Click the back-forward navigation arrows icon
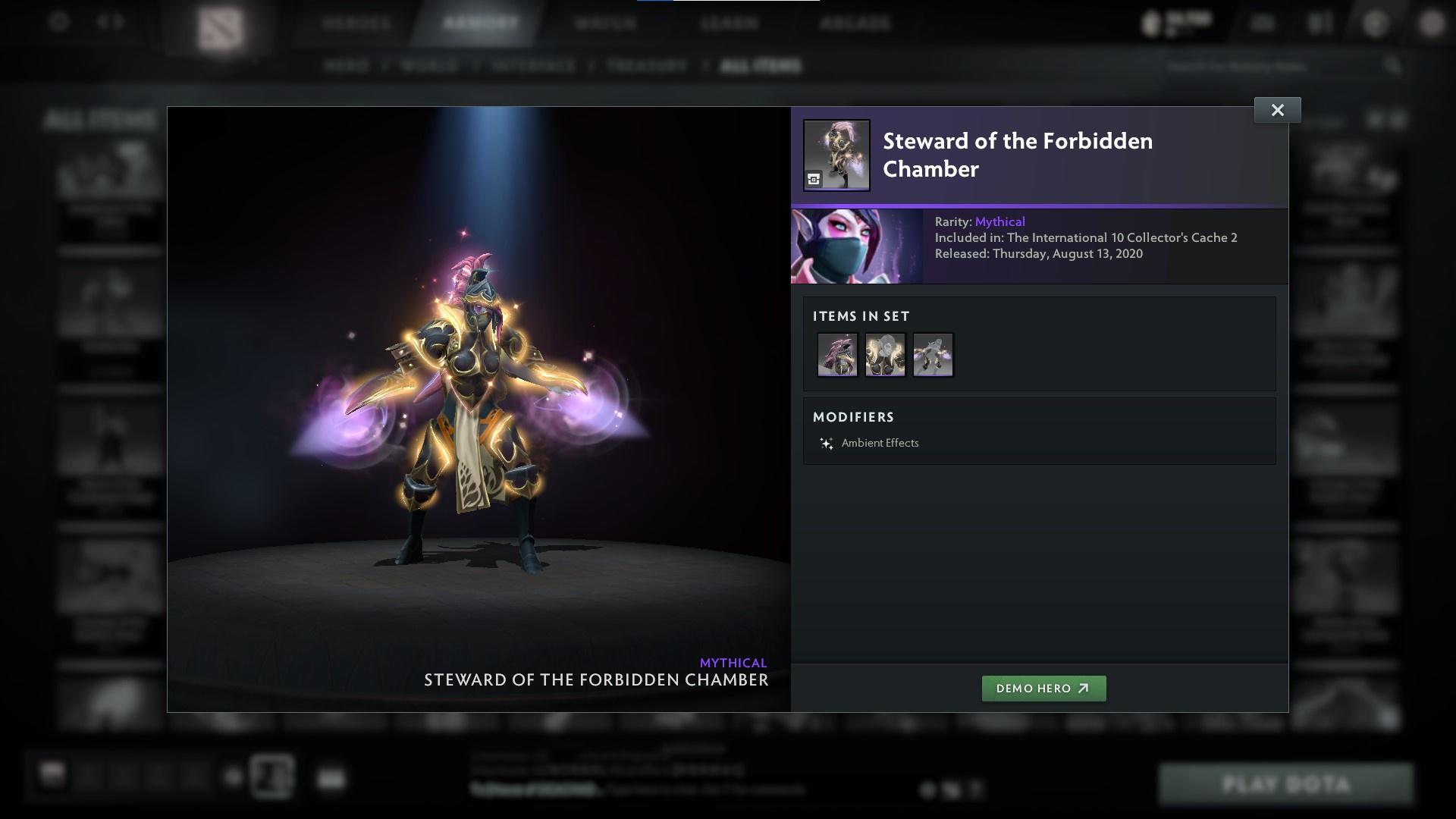Image resolution: width=1456 pixels, height=819 pixels. tap(108, 23)
